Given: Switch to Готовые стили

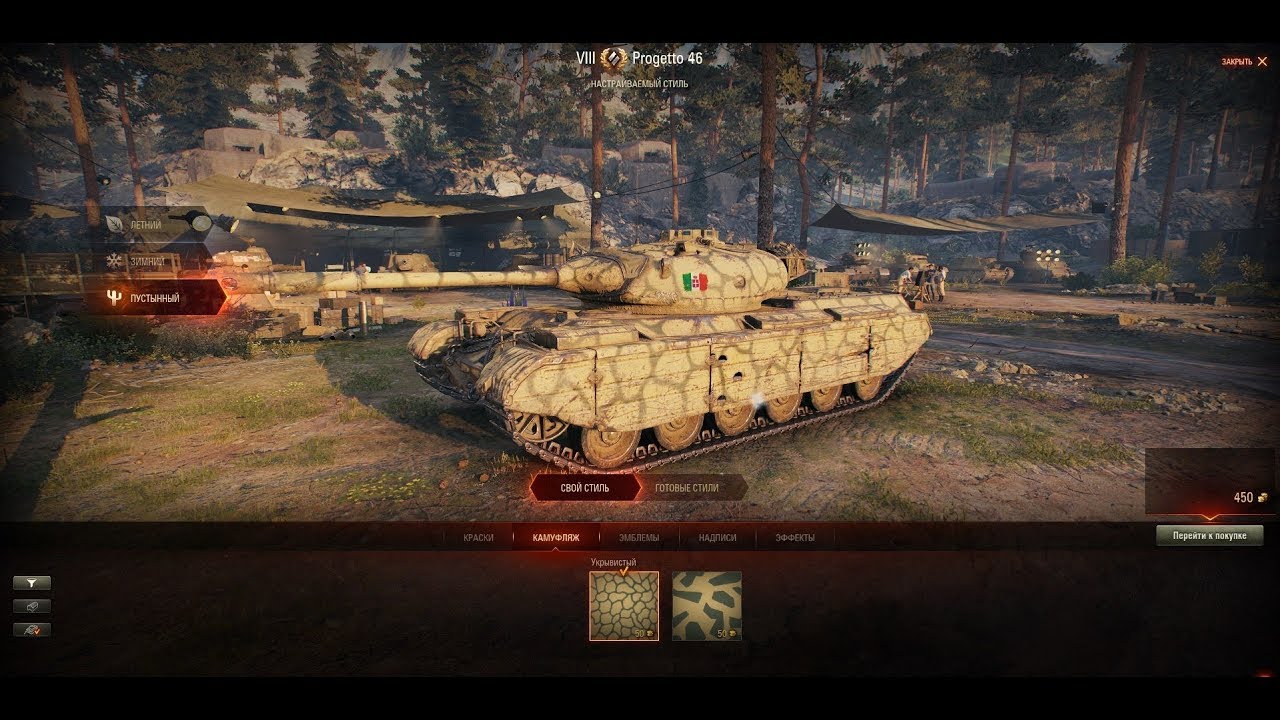Looking at the screenshot, I should pyautogui.click(x=687, y=488).
